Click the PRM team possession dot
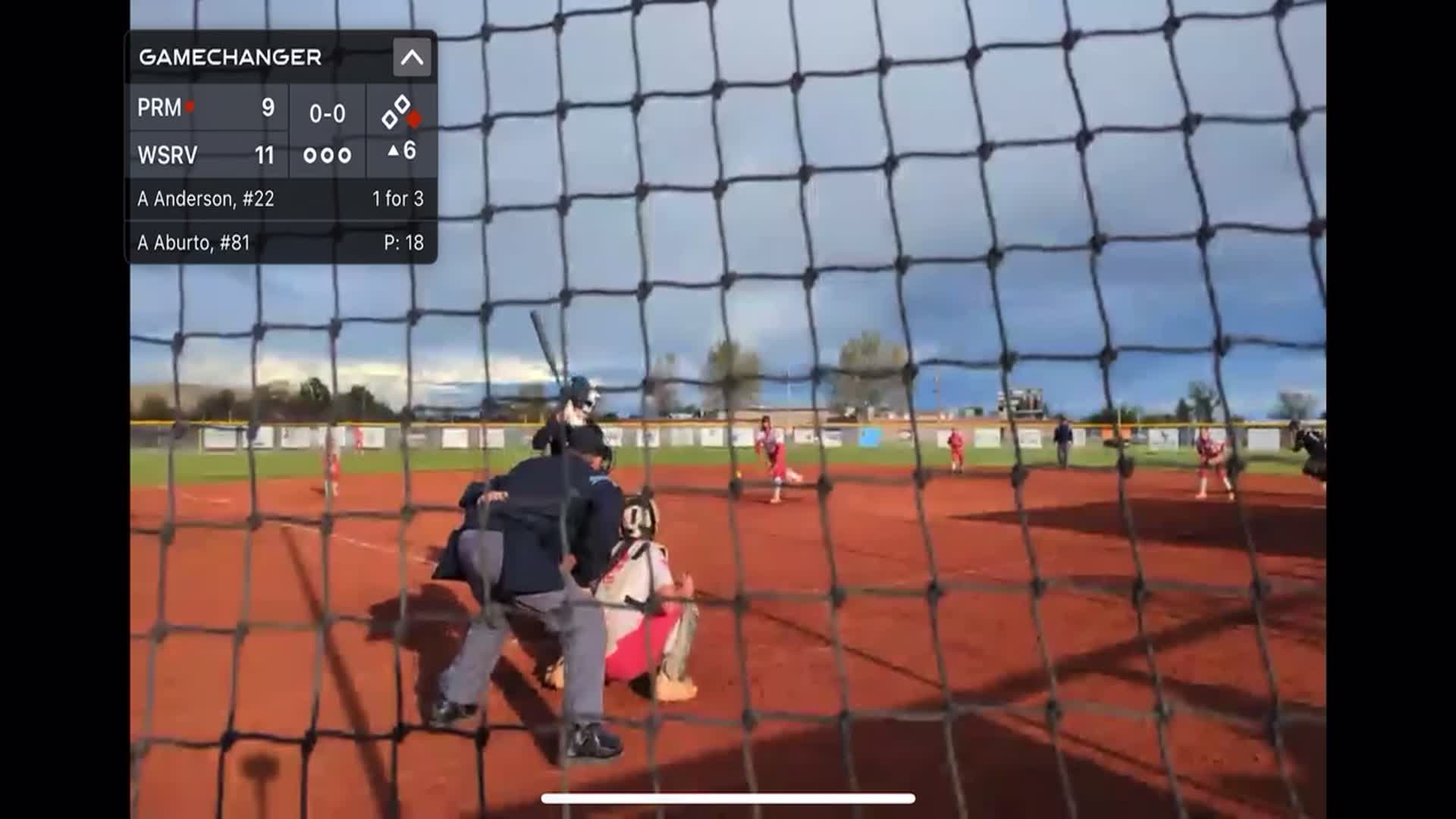This screenshot has width=1456, height=819. (189, 108)
